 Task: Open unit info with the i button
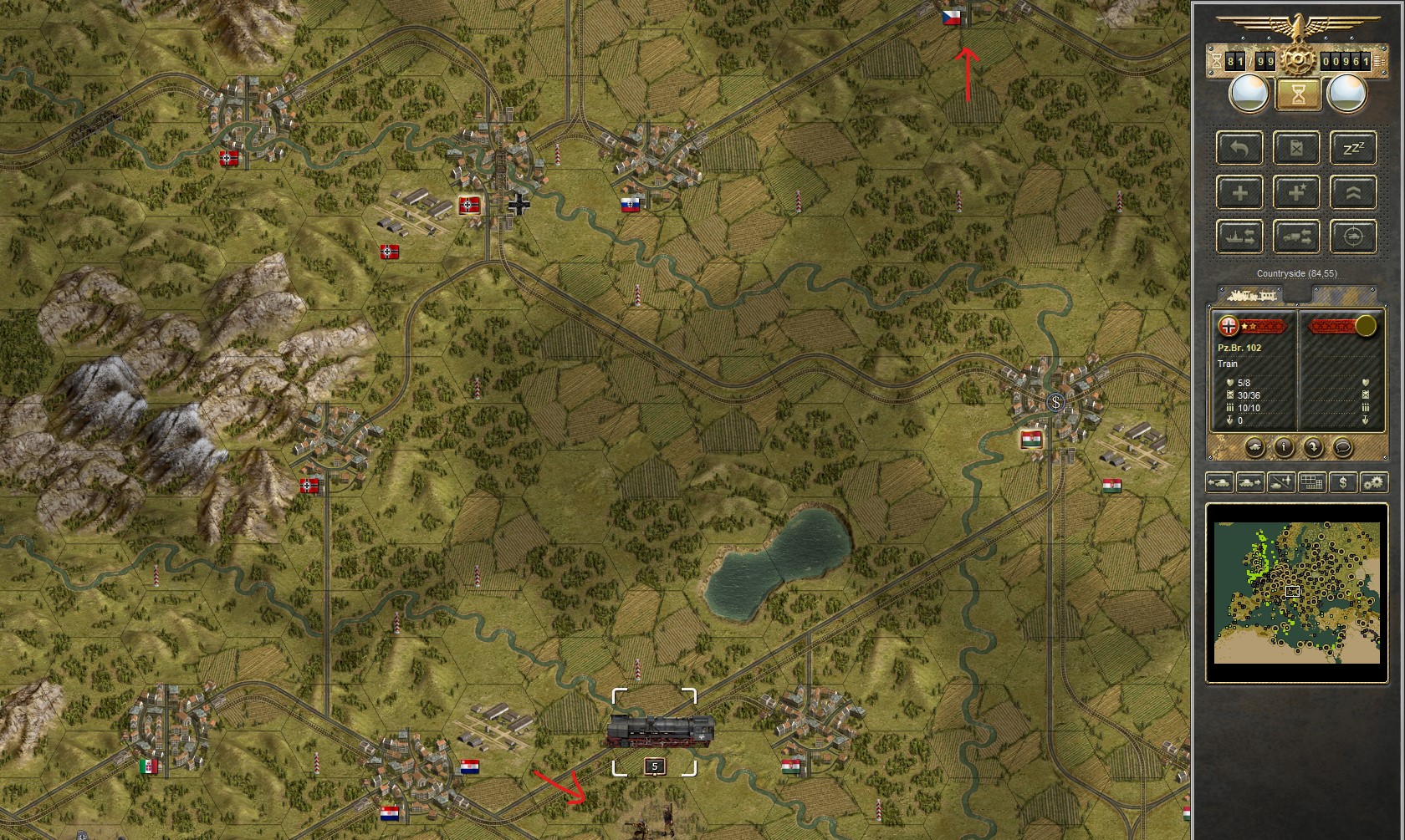click(x=1285, y=446)
